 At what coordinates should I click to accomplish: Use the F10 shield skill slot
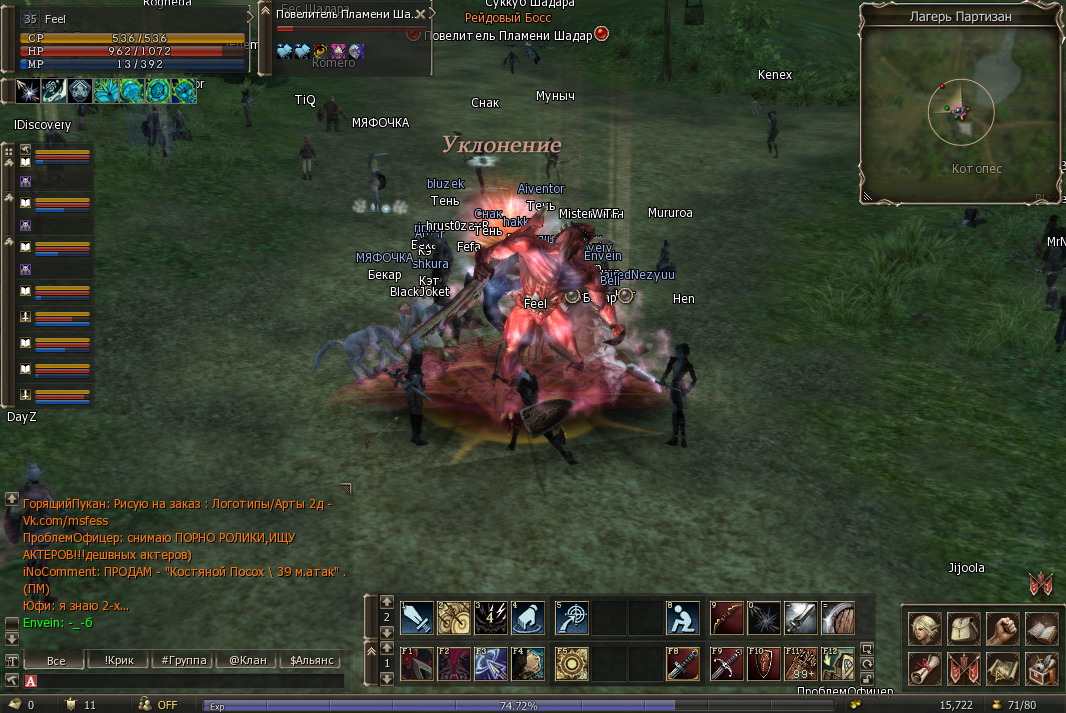tap(764, 663)
